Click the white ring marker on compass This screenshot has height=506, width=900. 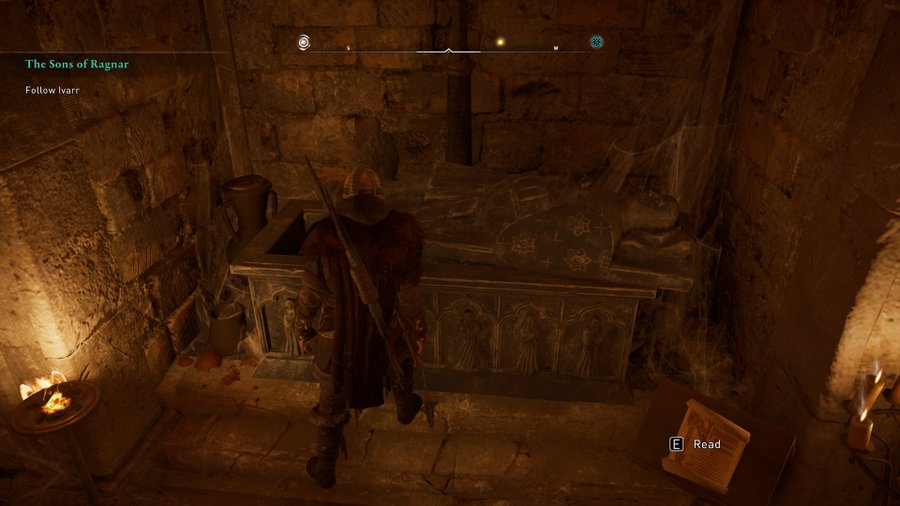point(304,42)
